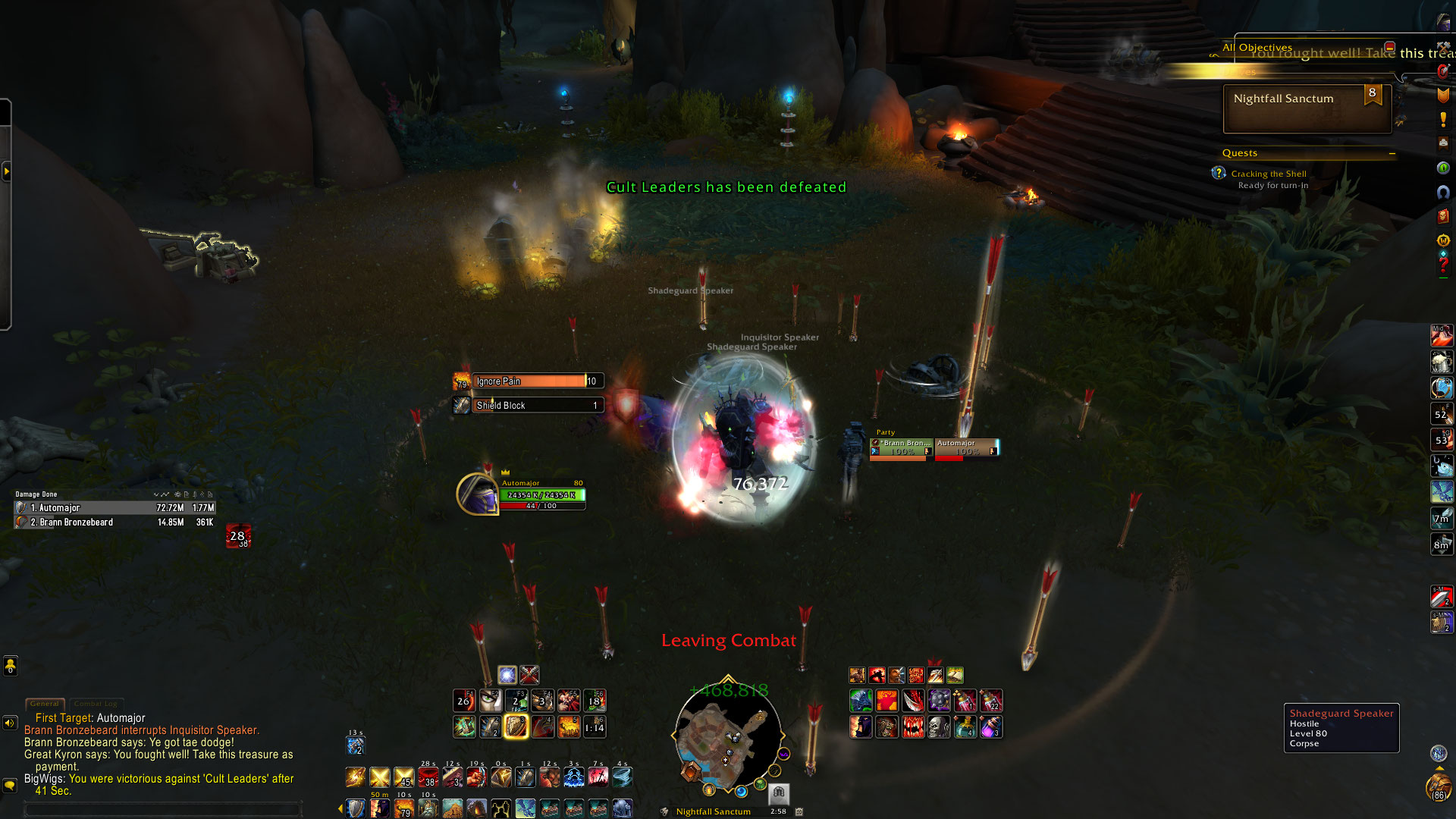This screenshot has height=819, width=1456.
Task: Click the yellow chat bubble button
Action: [10, 786]
